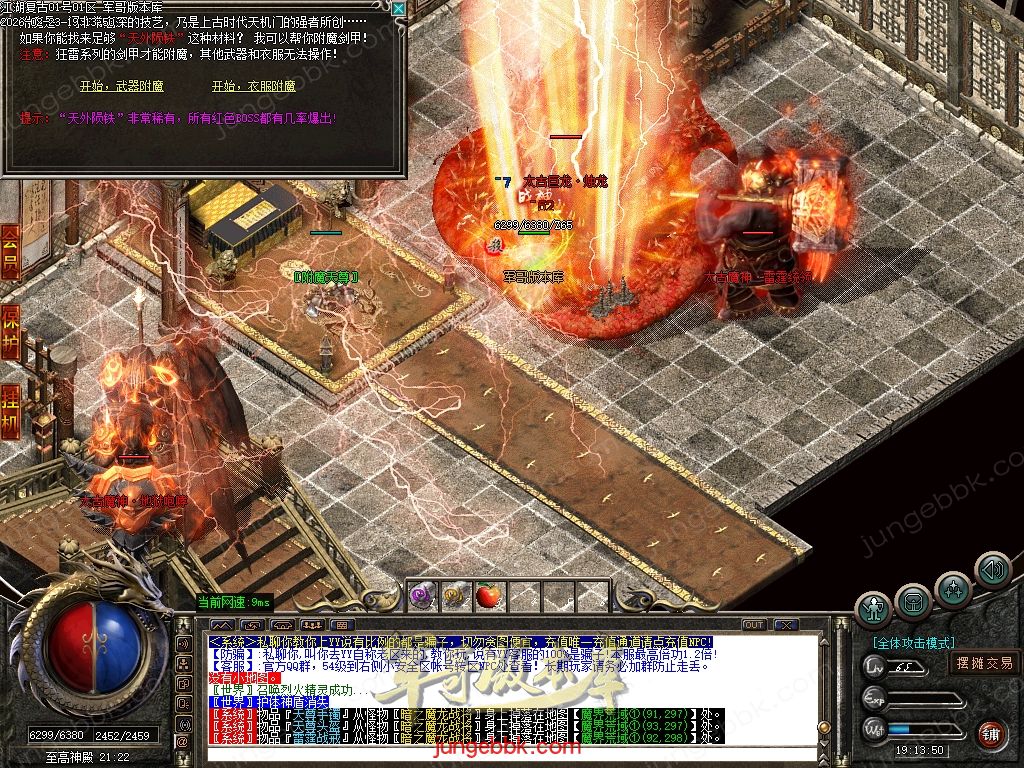Choose the 开始，衣服附魔 dialogue option
Viewport: 1024px width, 768px height.
click(x=254, y=86)
